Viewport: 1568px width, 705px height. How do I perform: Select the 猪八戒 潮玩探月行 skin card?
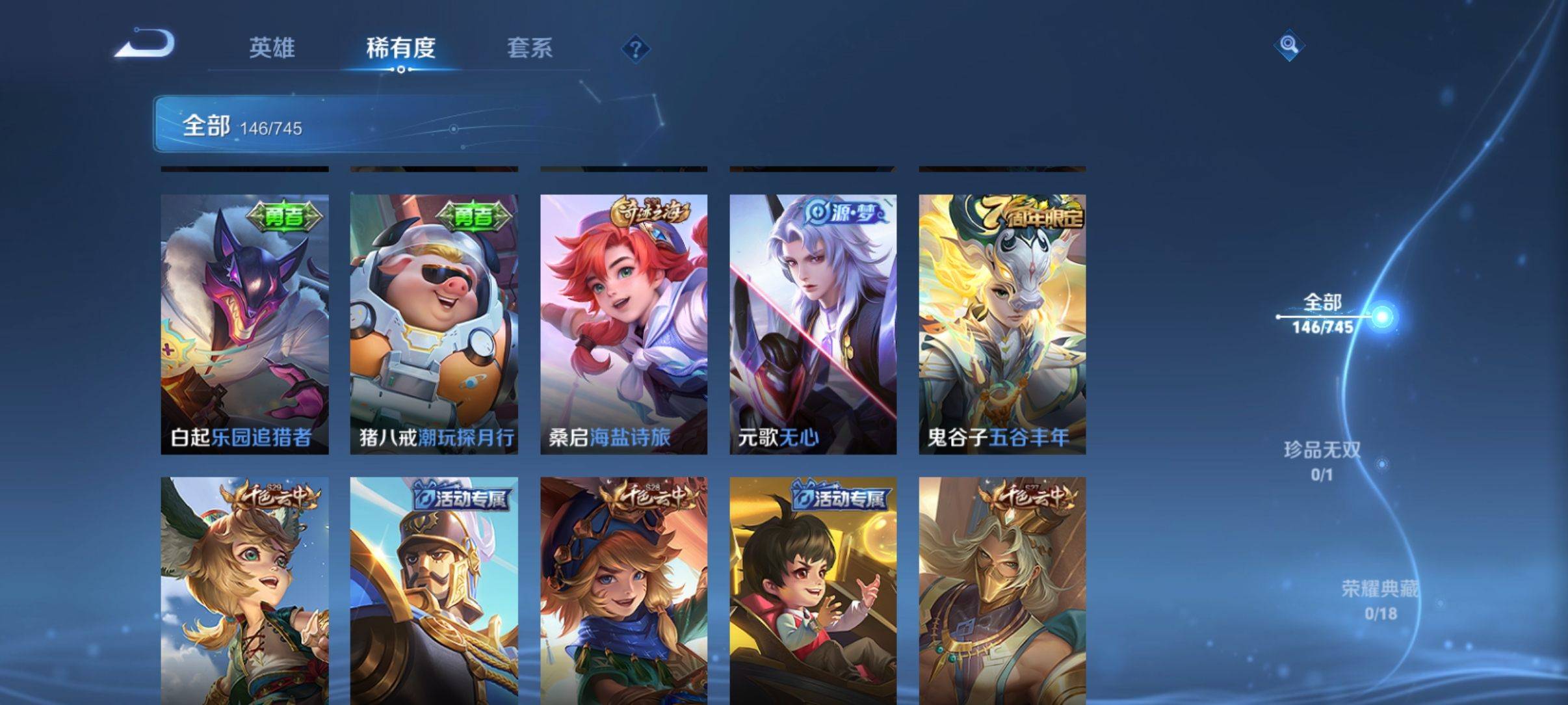pyautogui.click(x=434, y=324)
